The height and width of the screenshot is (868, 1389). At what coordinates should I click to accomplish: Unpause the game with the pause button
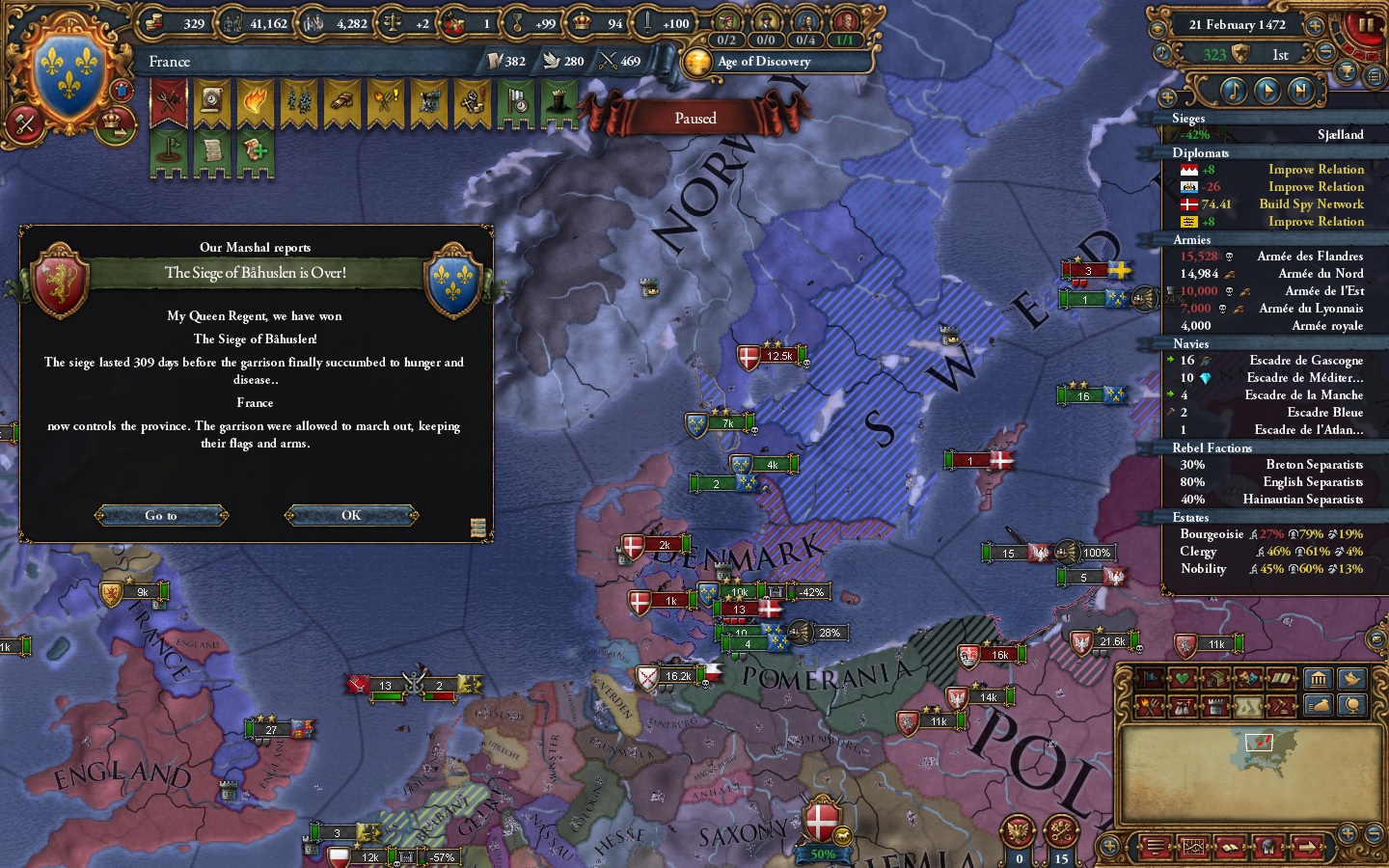coord(1367,26)
